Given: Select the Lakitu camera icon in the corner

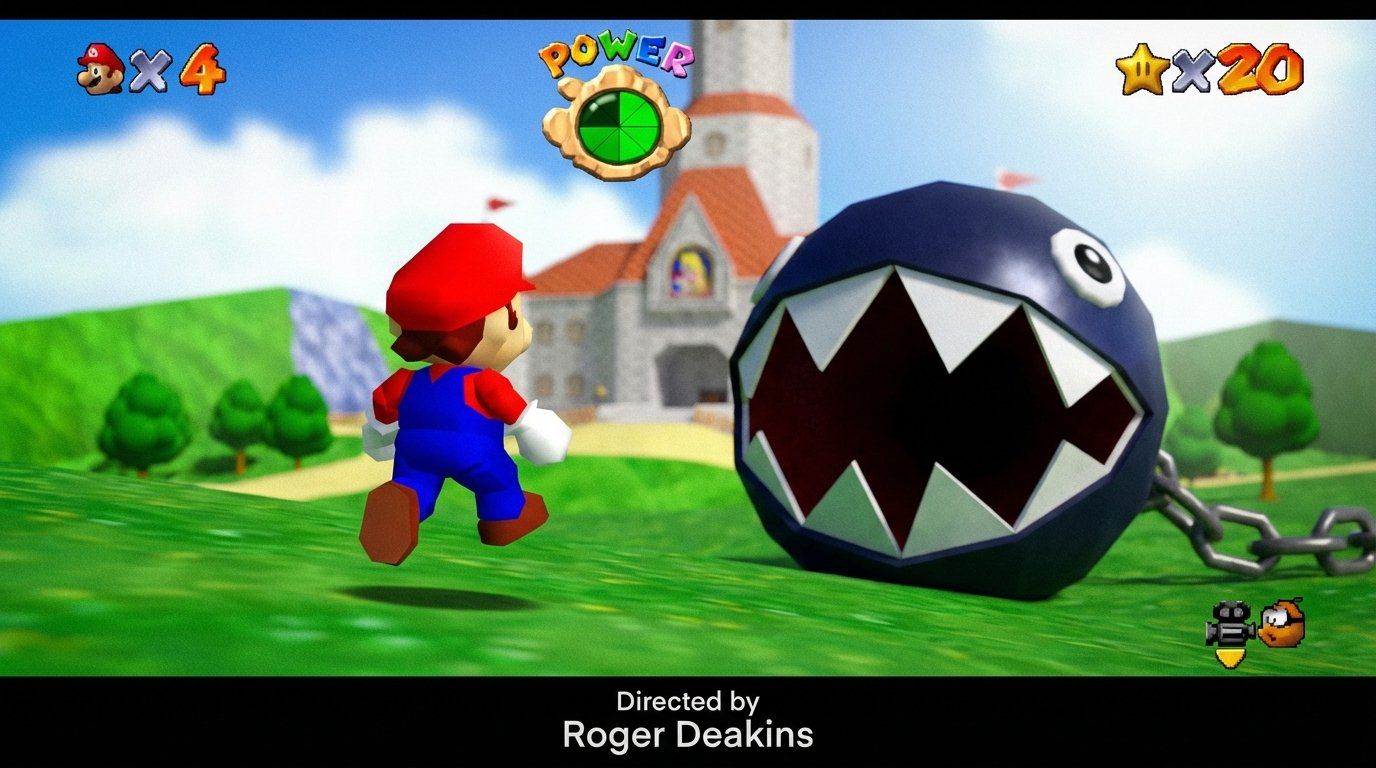Looking at the screenshot, I should pos(1228,625).
